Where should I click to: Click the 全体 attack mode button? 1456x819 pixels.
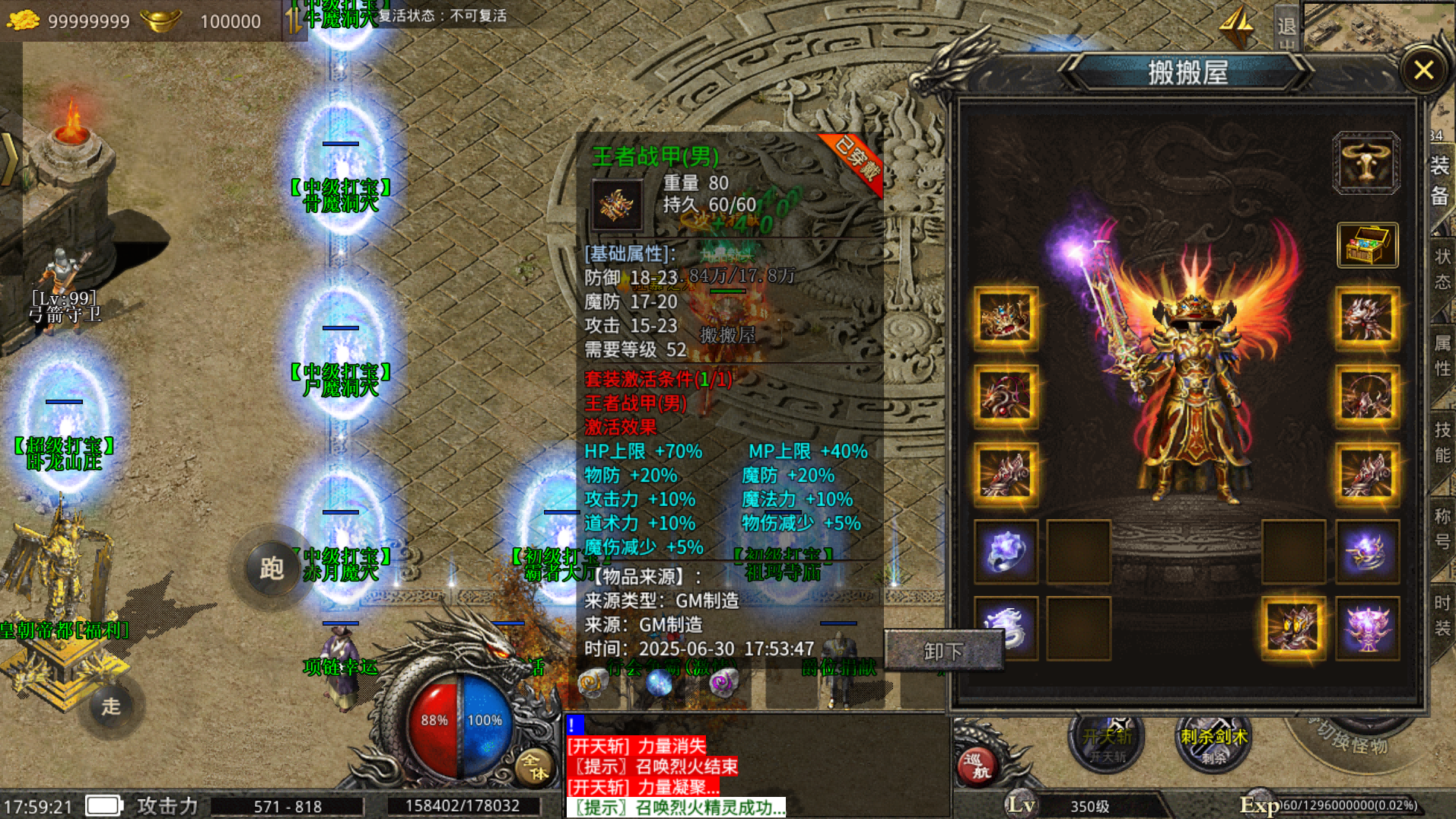(x=534, y=766)
